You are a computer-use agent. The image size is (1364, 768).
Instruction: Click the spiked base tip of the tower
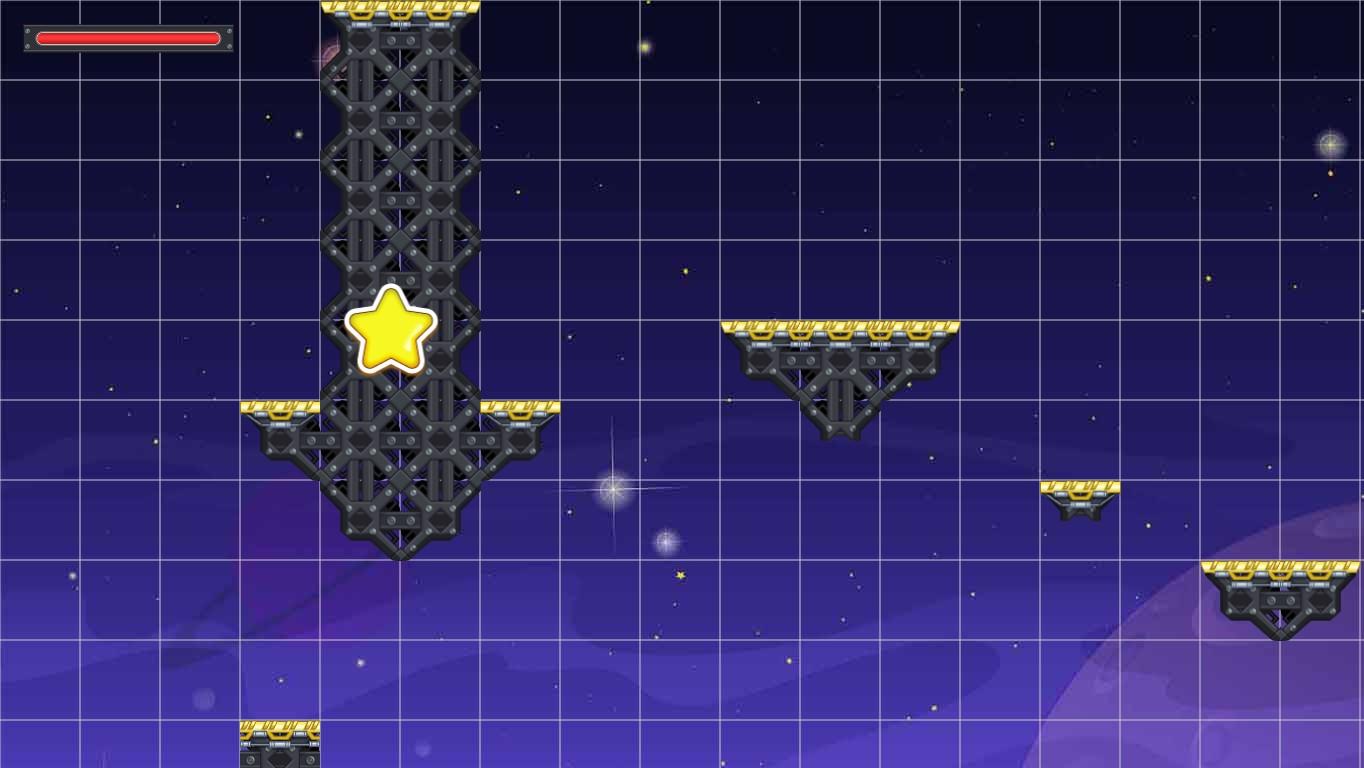(x=400, y=550)
